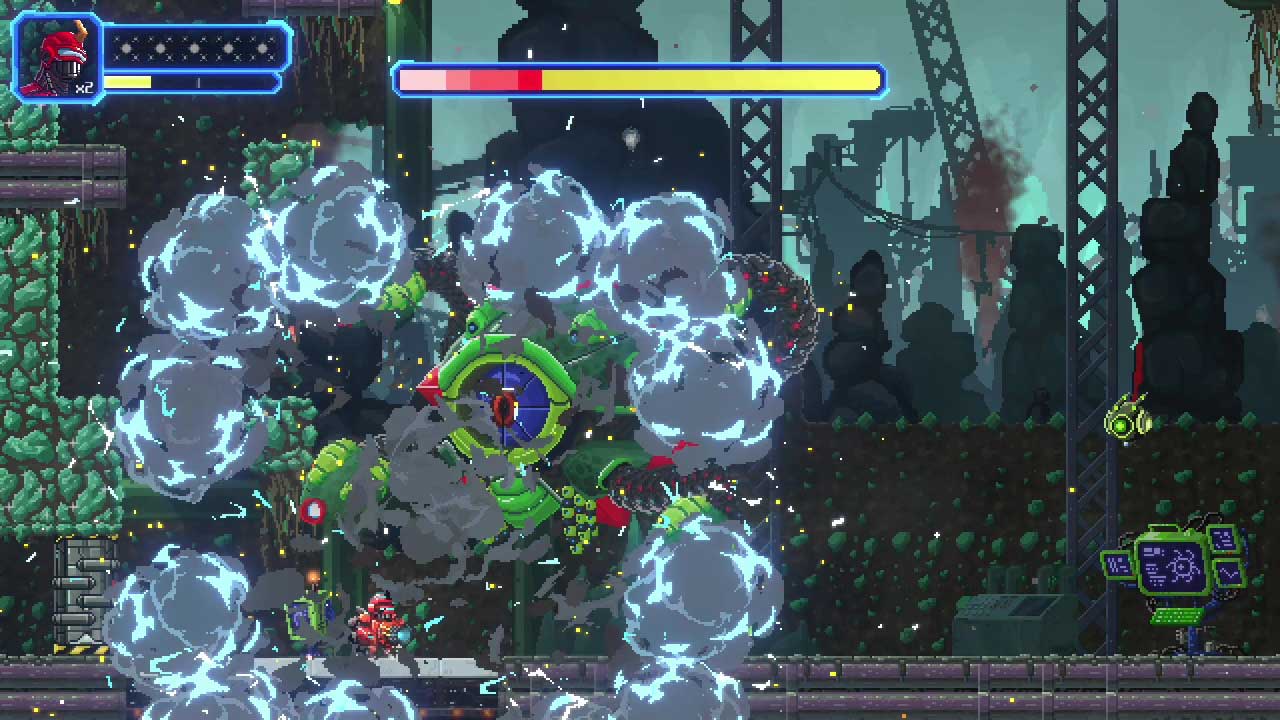Click the red helmet character portrait
This screenshot has height=720, width=1280.
(x=57, y=58)
